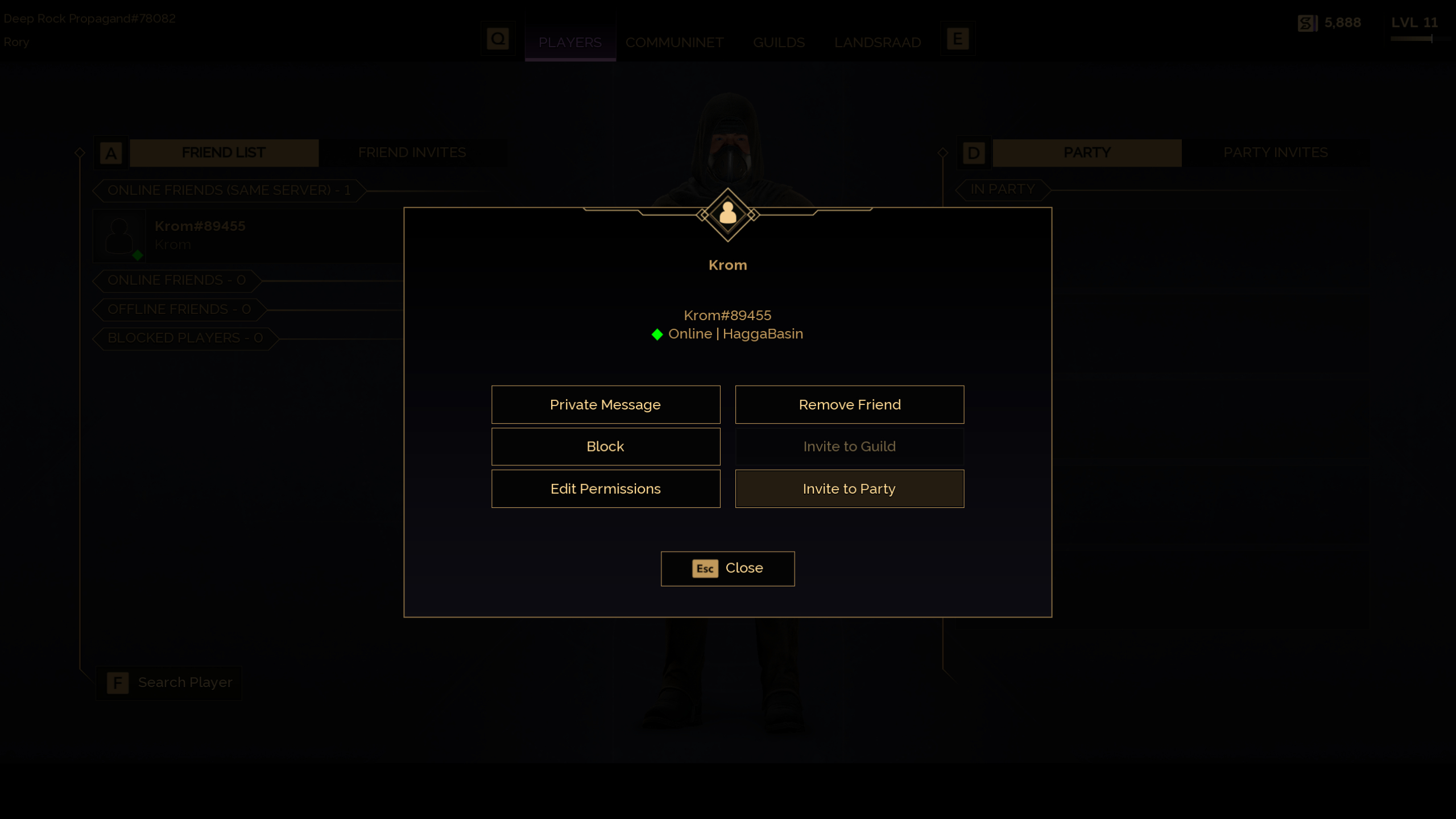The image size is (1456, 819).
Task: Click the D key icon near Party
Action: click(973, 152)
